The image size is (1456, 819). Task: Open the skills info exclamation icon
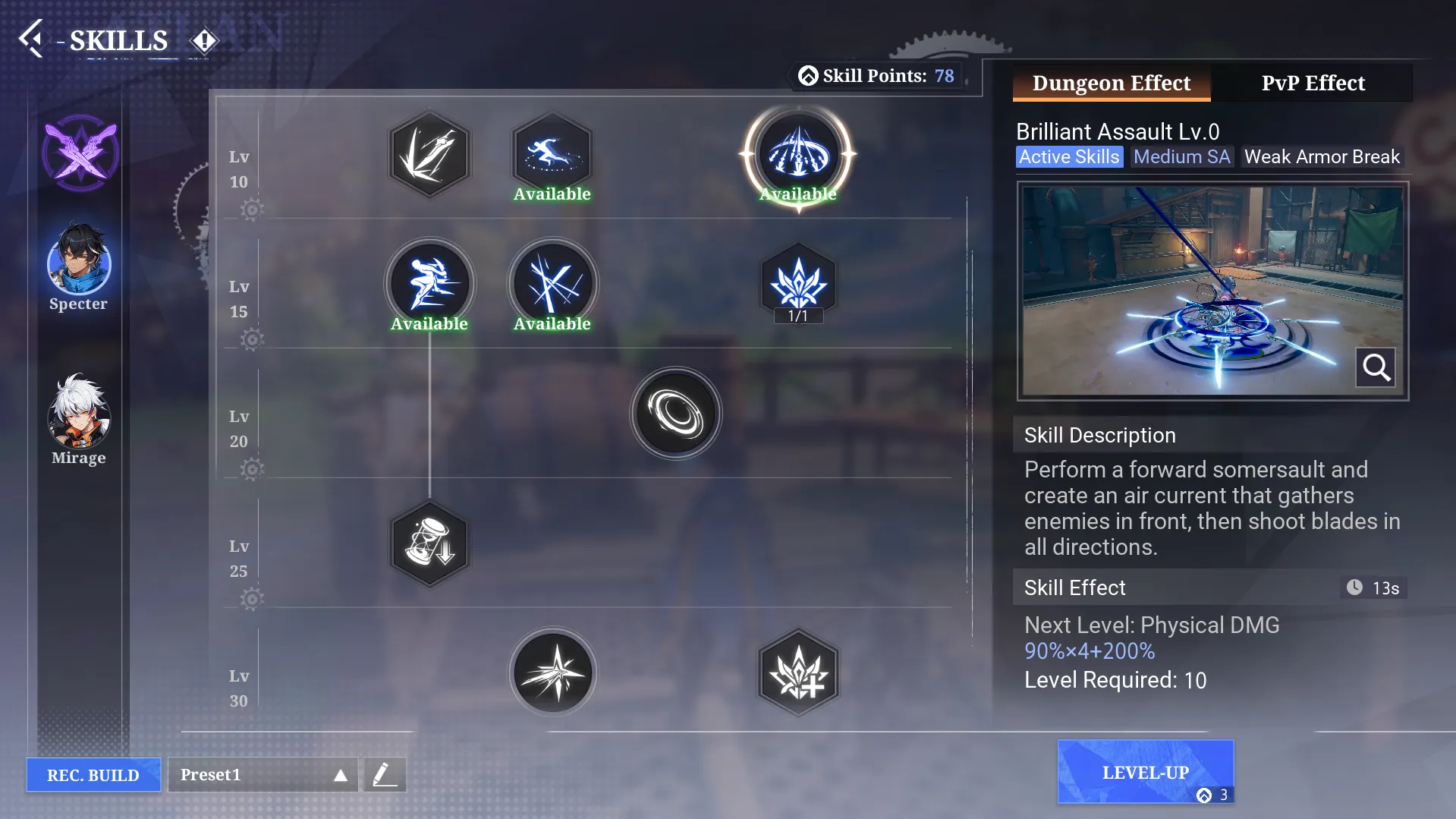203,41
